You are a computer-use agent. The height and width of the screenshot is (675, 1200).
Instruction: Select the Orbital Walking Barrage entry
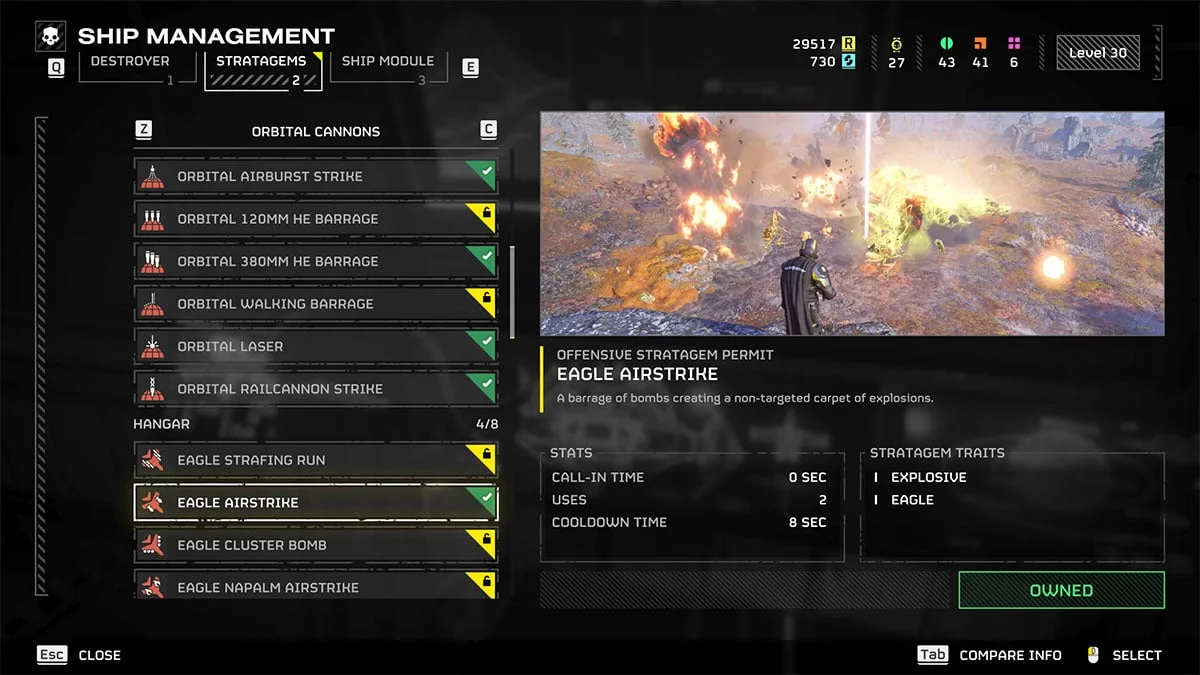pyautogui.click(x=315, y=304)
